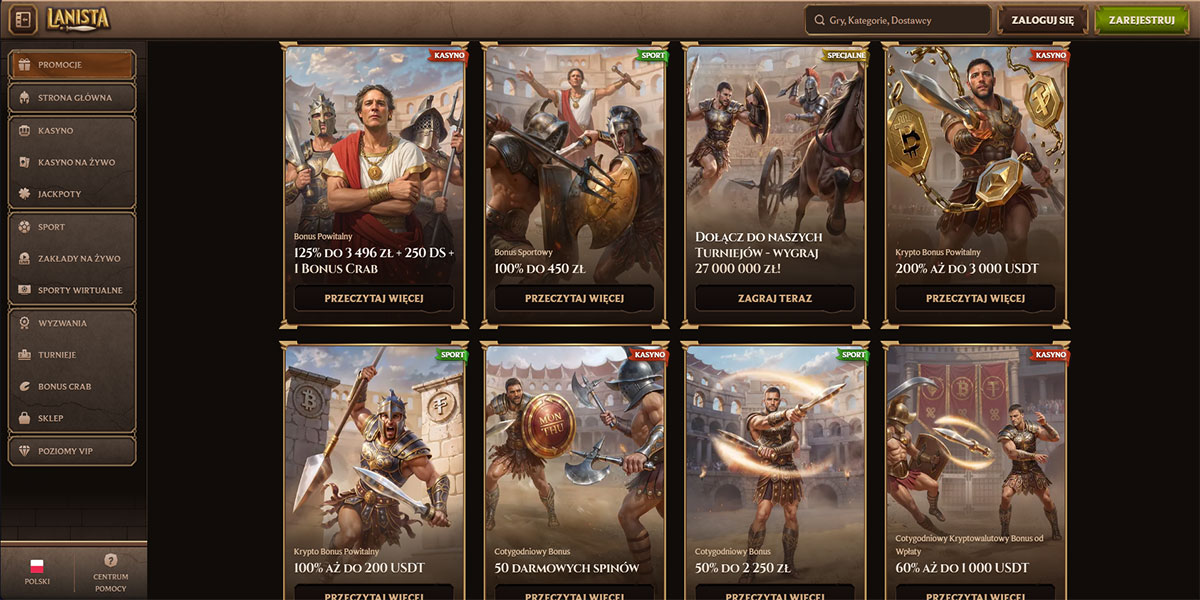Click Zagraj Teraz on the tournaments card

[775, 298]
